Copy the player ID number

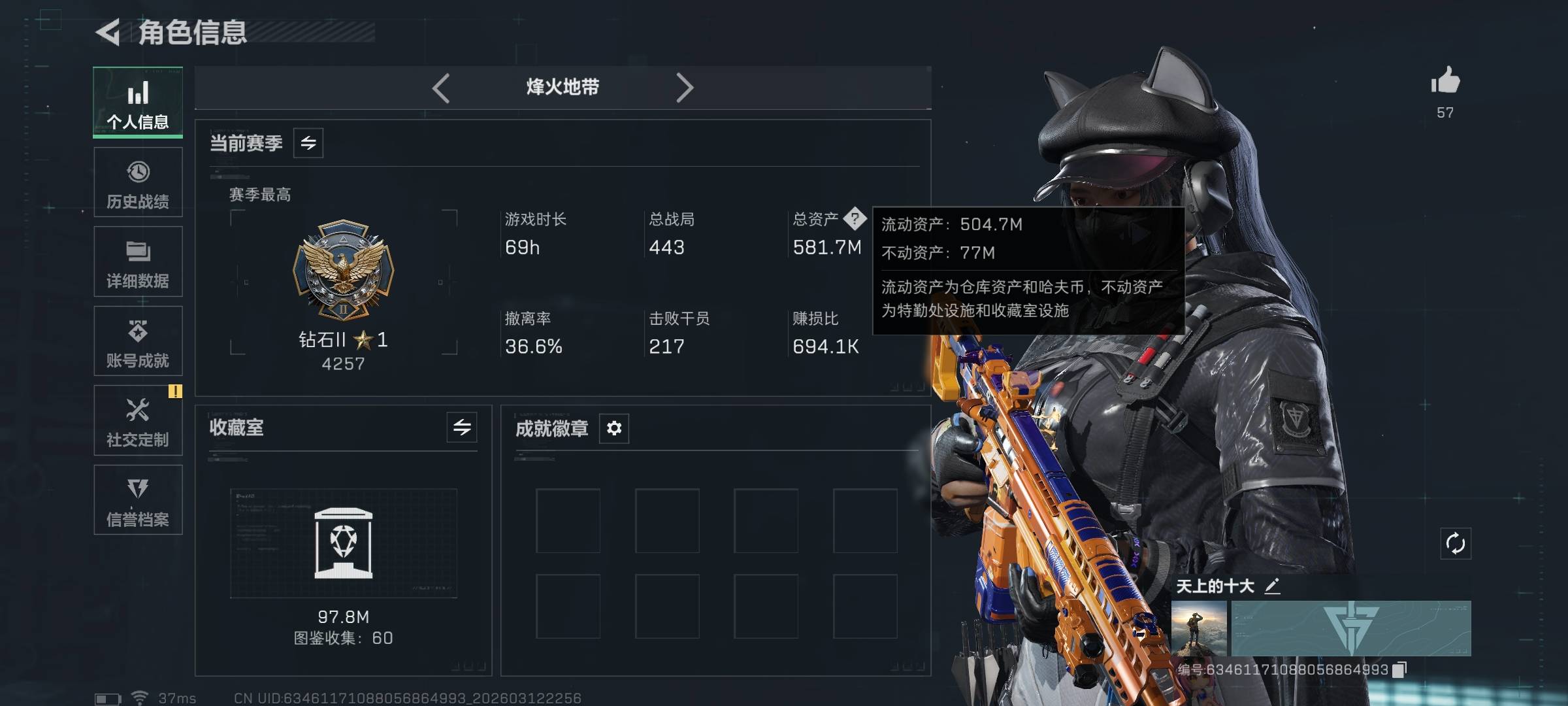click(1399, 669)
